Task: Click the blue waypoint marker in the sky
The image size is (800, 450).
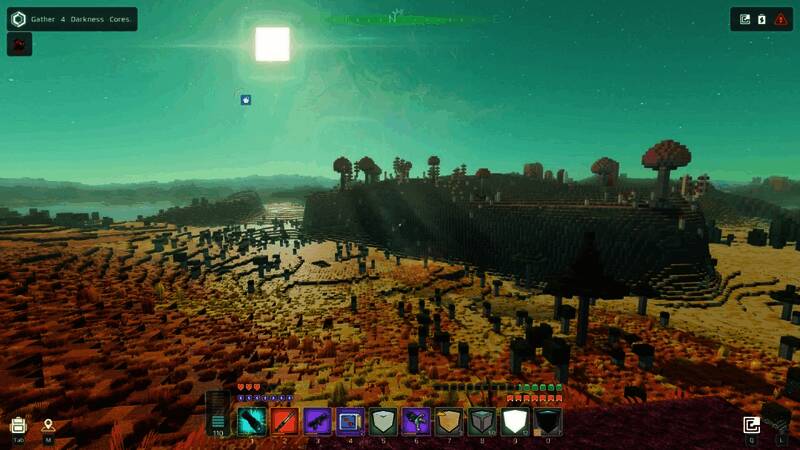Action: (x=246, y=100)
